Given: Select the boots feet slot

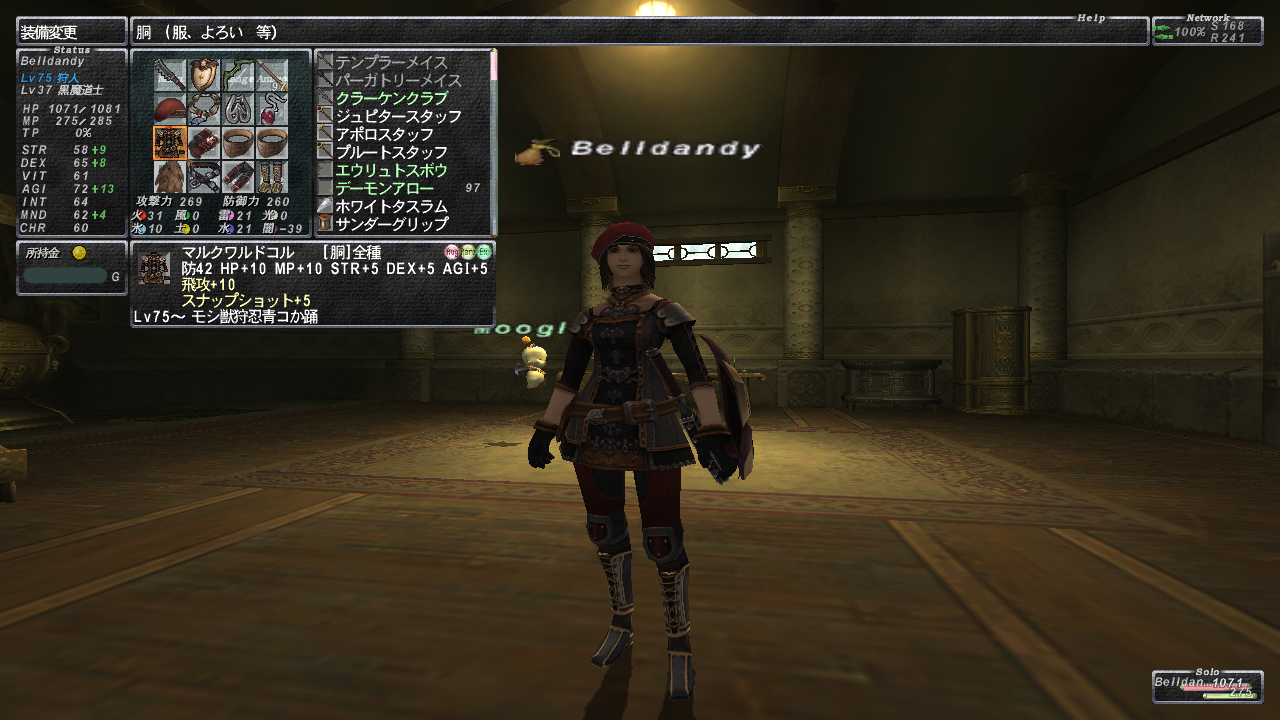Looking at the screenshot, I should tap(272, 177).
